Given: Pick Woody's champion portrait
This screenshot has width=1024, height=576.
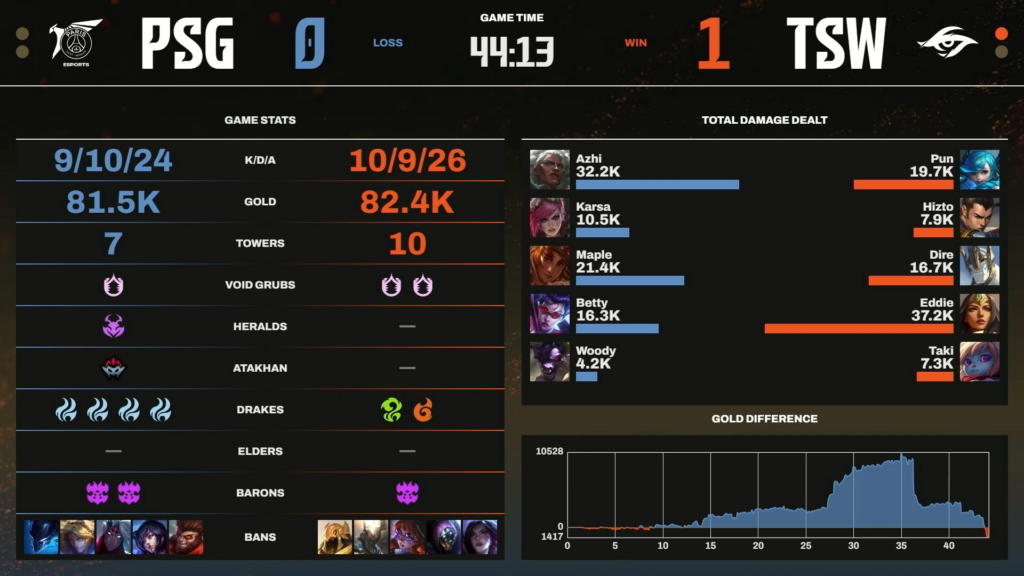Looking at the screenshot, I should (549, 361).
